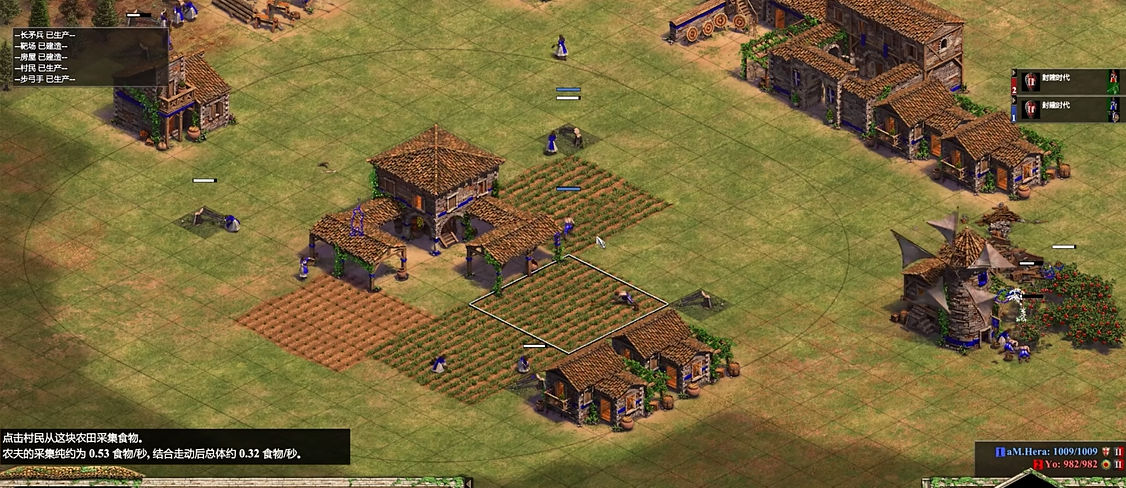Click blue player's Feudal Age shield icon
This screenshot has width=1126, height=488.
pos(1030,111)
